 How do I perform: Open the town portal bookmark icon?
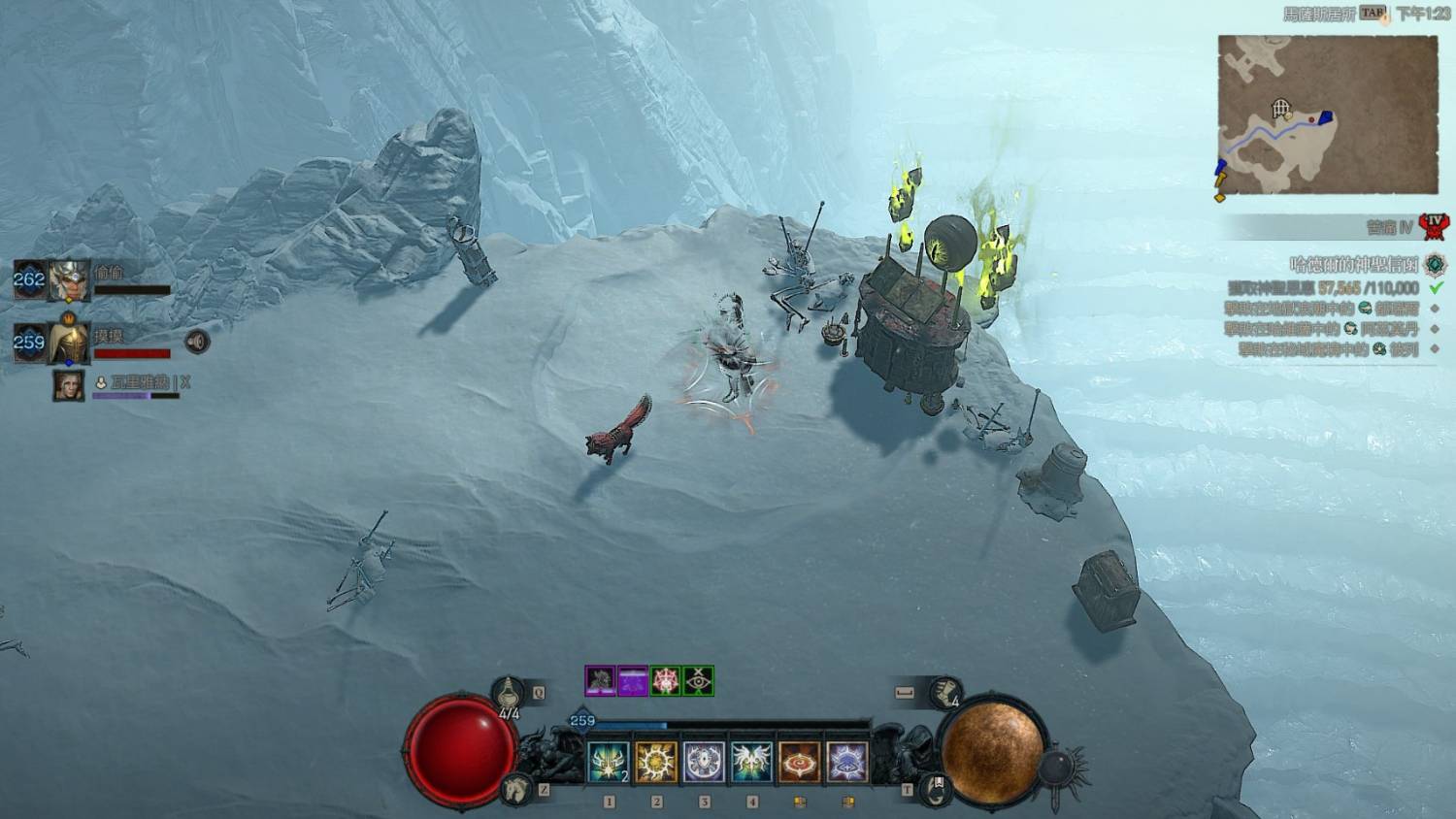pyautogui.click(x=934, y=788)
